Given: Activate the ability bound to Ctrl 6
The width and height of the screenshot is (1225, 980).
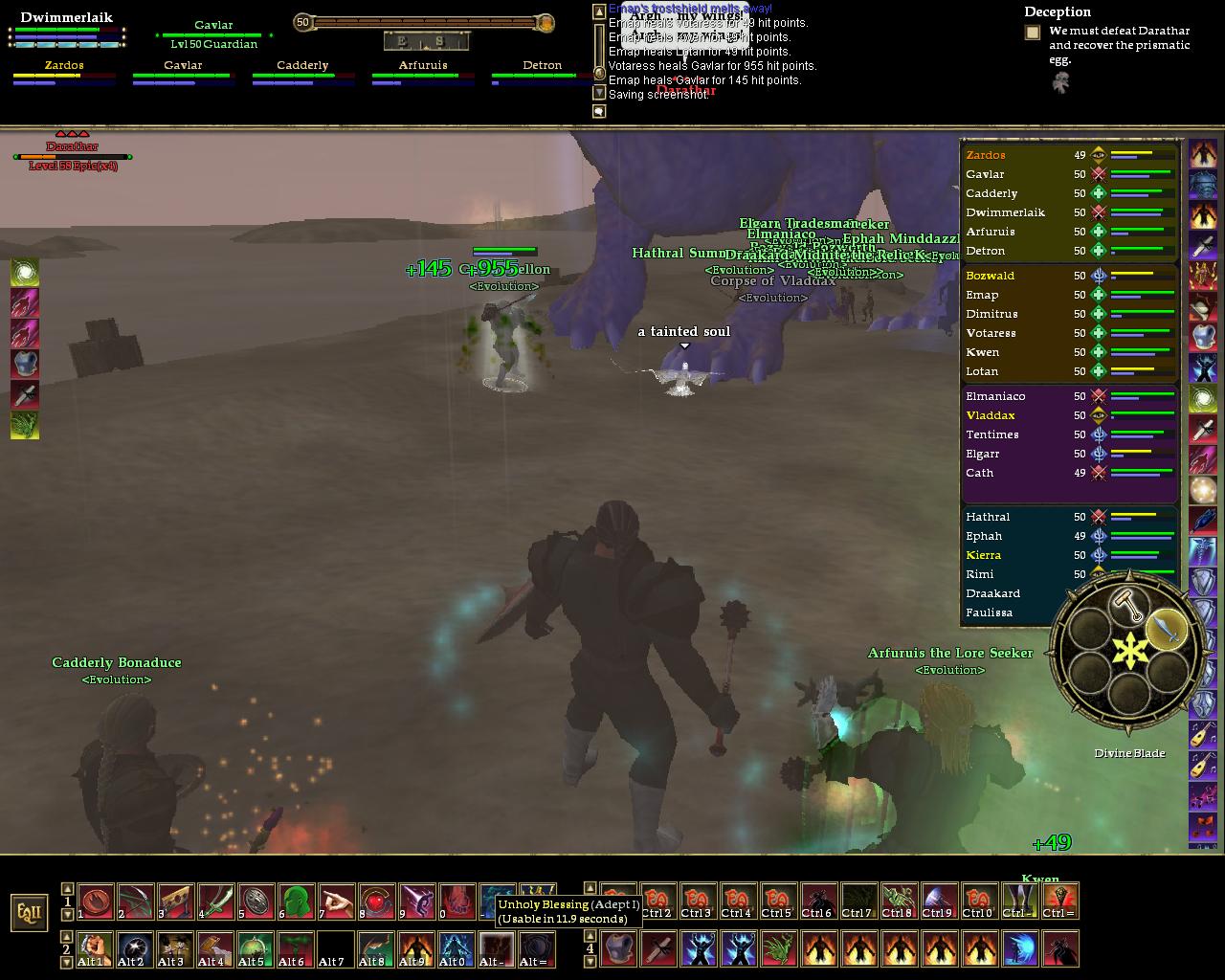Looking at the screenshot, I should 817,902.
